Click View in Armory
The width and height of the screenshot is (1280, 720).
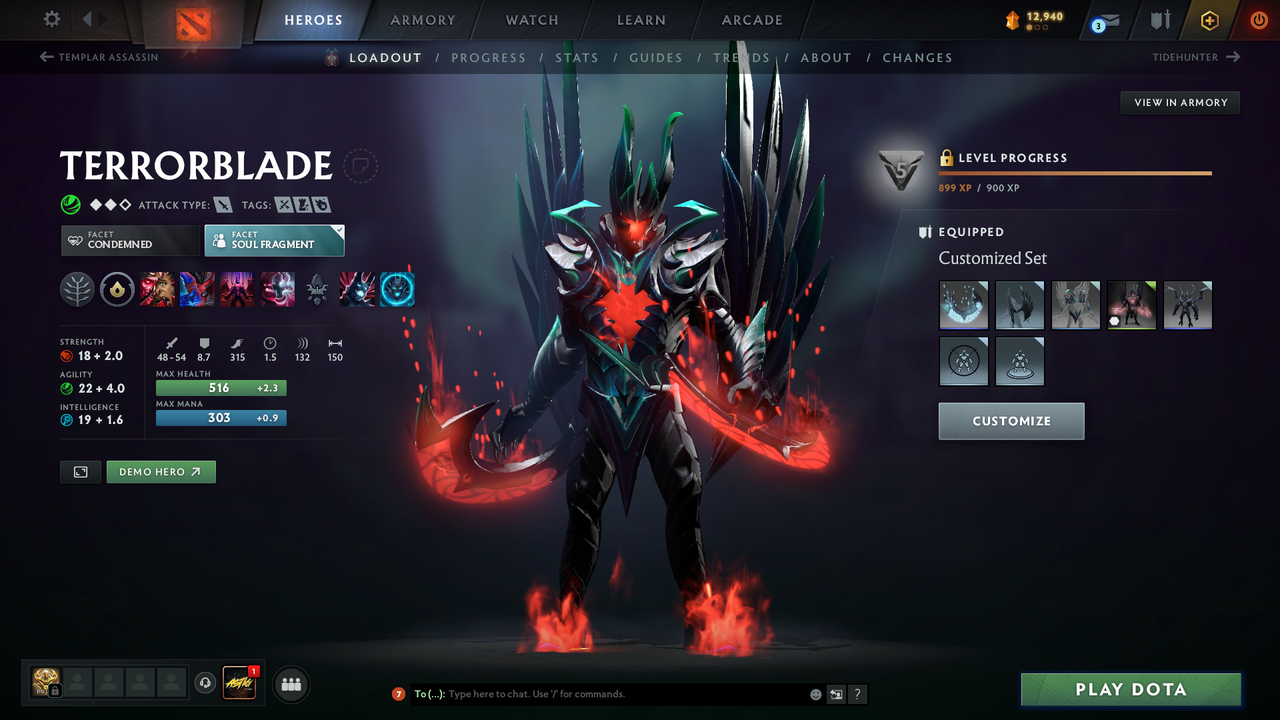pyautogui.click(x=1179, y=102)
